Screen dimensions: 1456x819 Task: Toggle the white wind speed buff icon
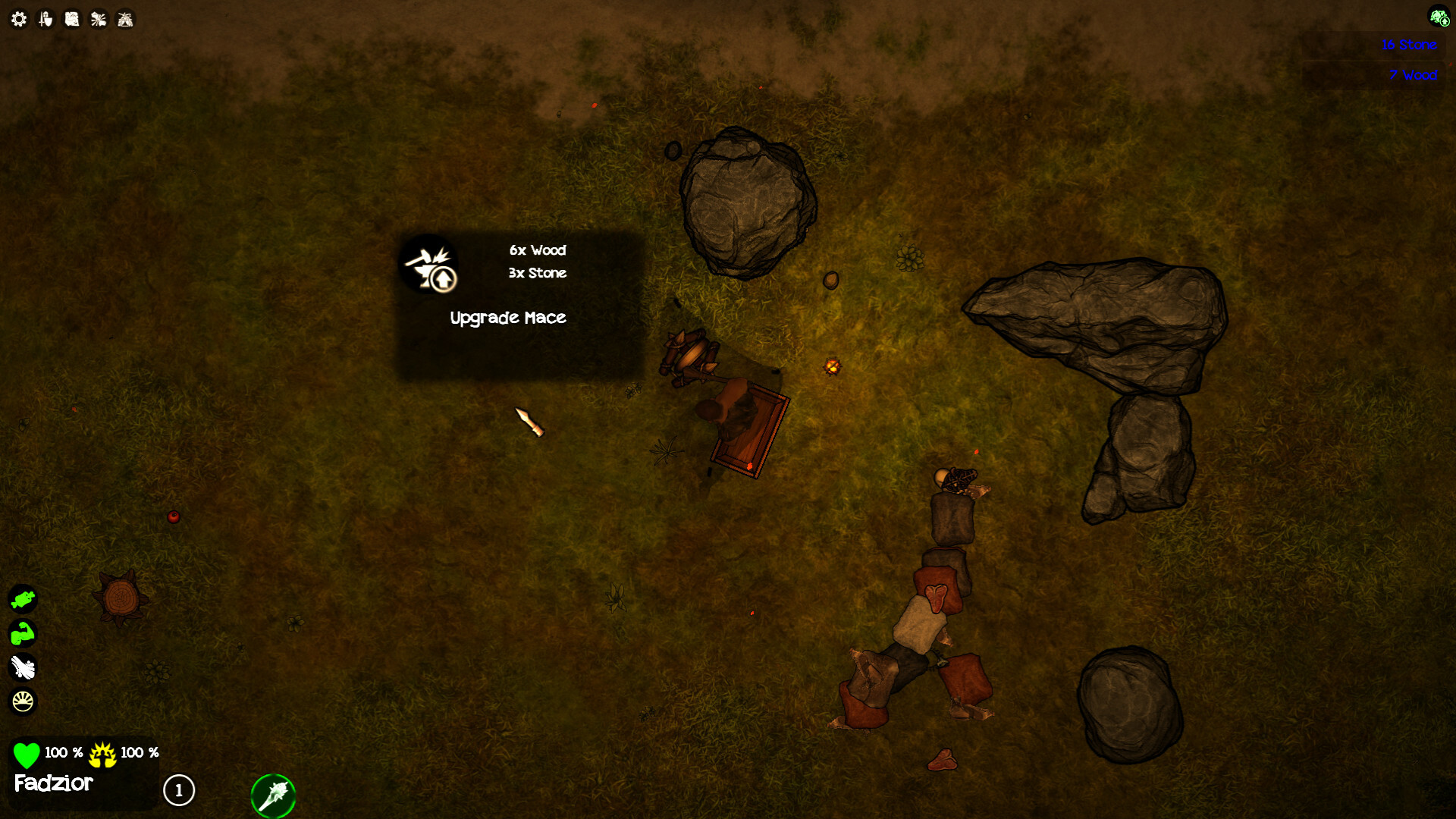(x=23, y=667)
